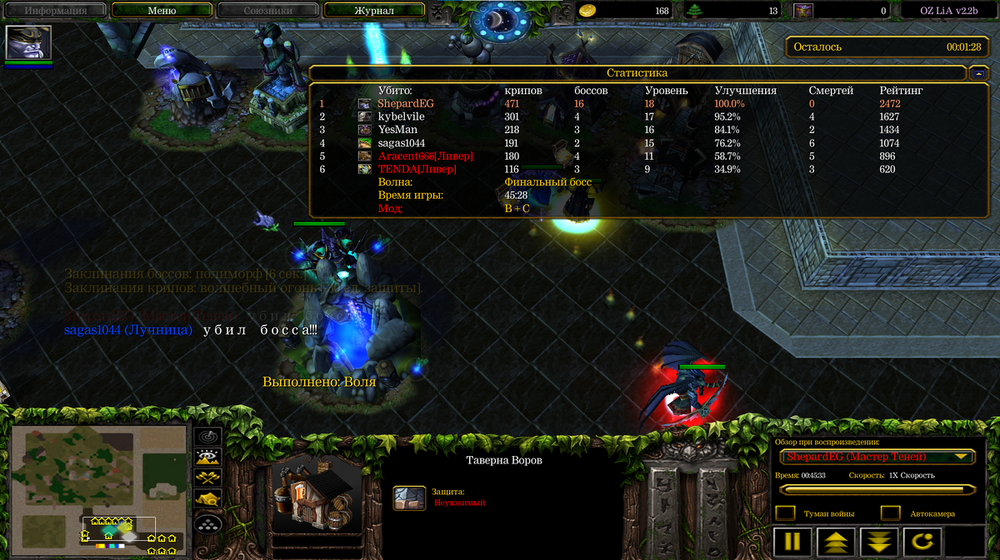The height and width of the screenshot is (560, 1000).
Task: Restart the replay from the beginning
Action: 922,543
